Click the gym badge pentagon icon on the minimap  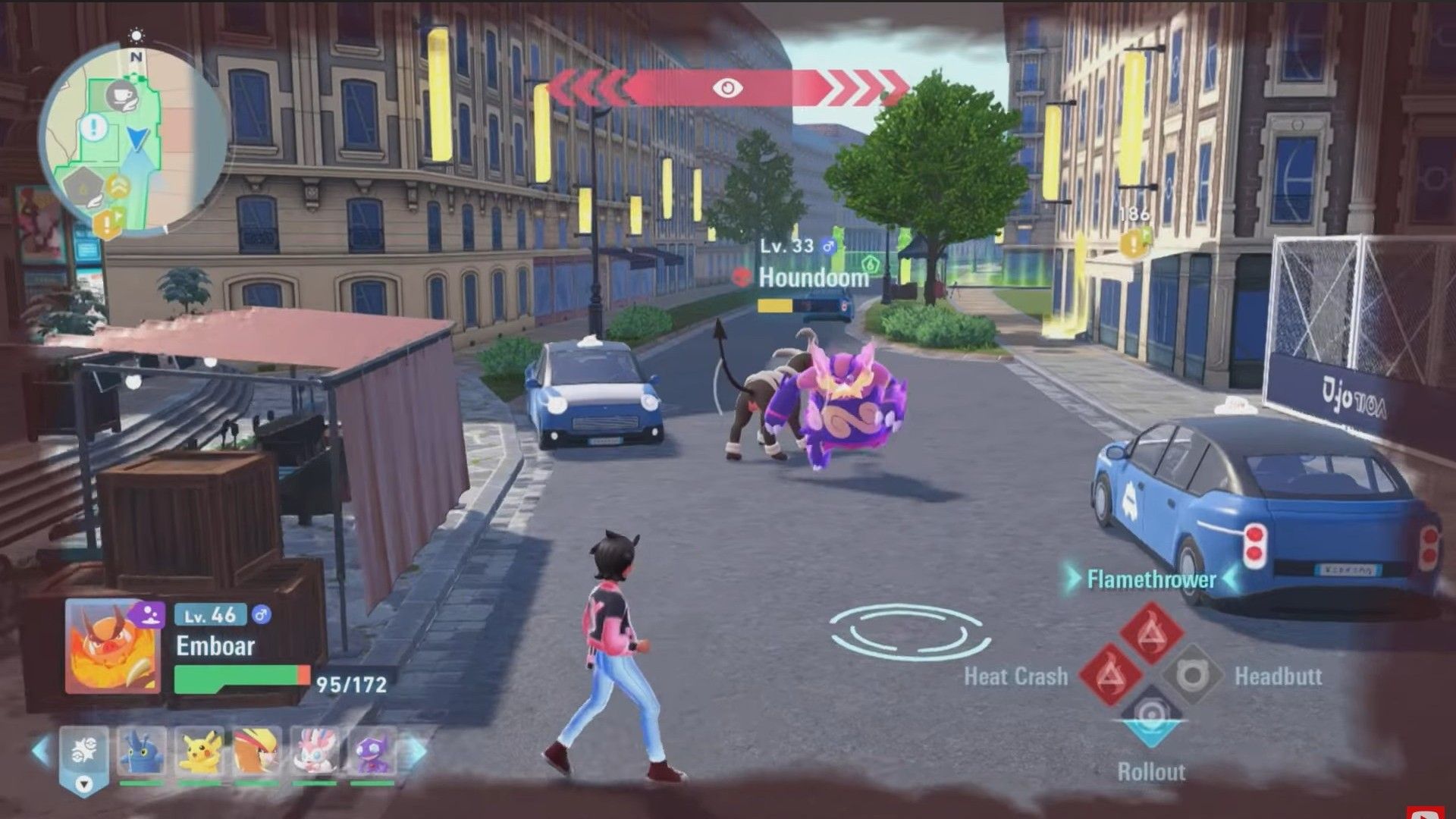coord(83,187)
